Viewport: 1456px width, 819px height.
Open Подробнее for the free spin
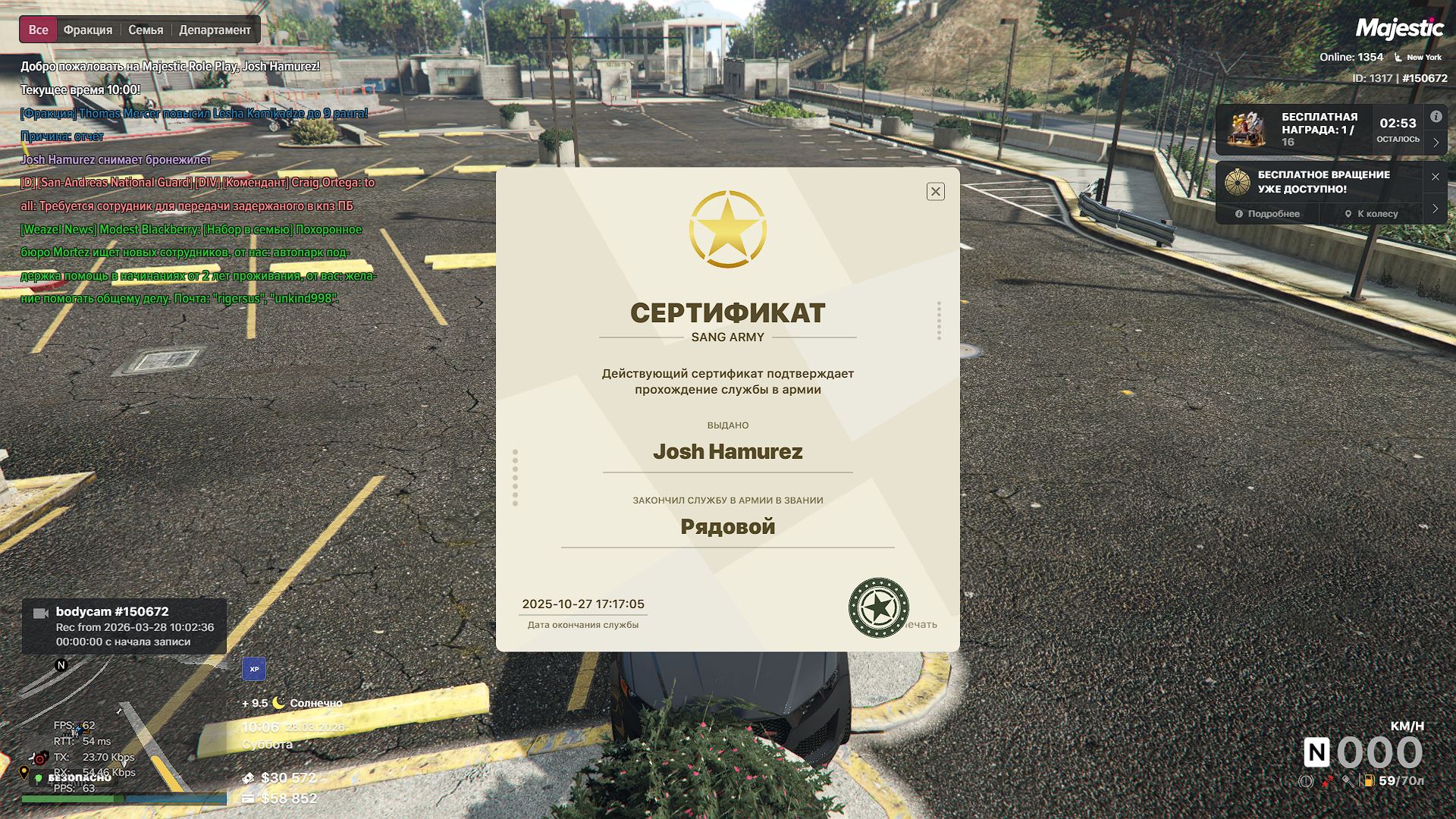[x=1267, y=214]
